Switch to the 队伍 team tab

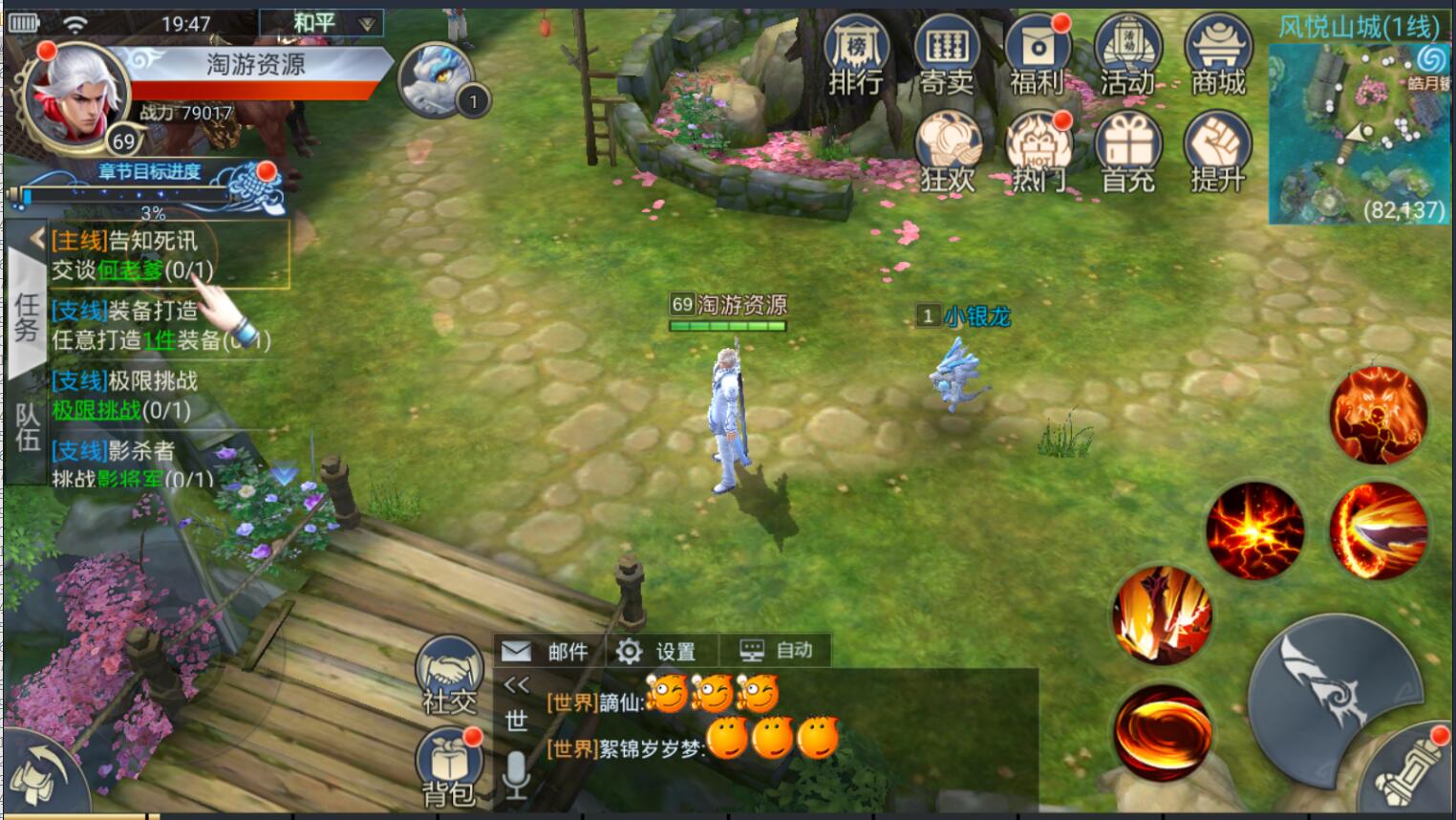tap(26, 427)
